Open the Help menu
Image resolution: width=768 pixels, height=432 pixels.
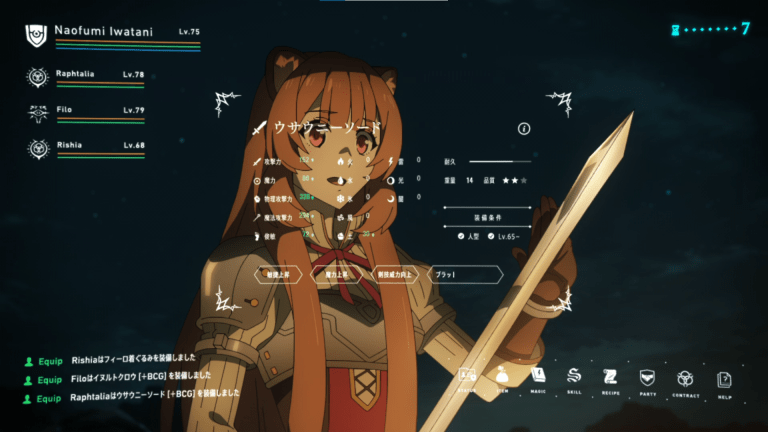(724, 379)
